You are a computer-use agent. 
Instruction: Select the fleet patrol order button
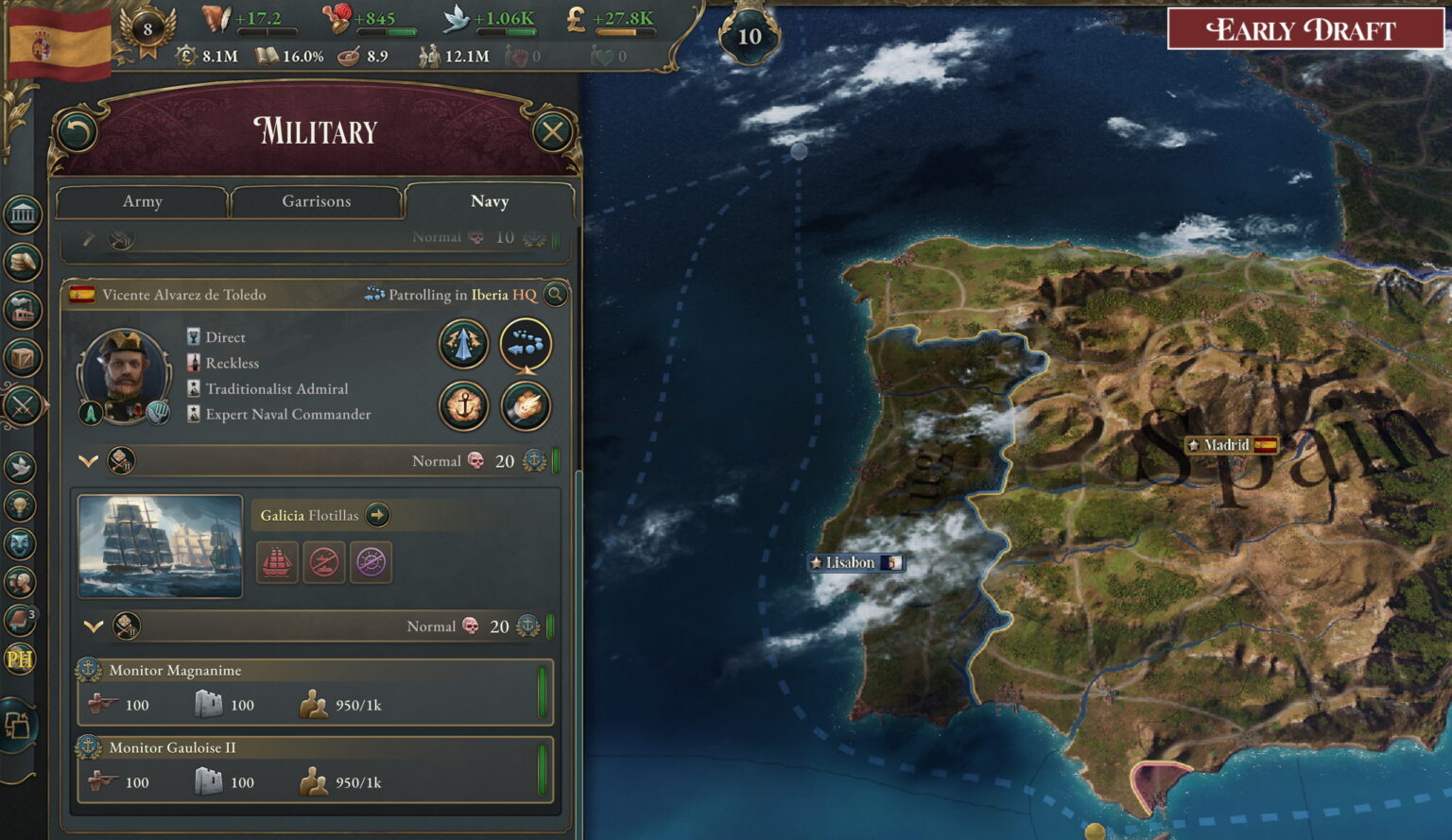click(525, 344)
